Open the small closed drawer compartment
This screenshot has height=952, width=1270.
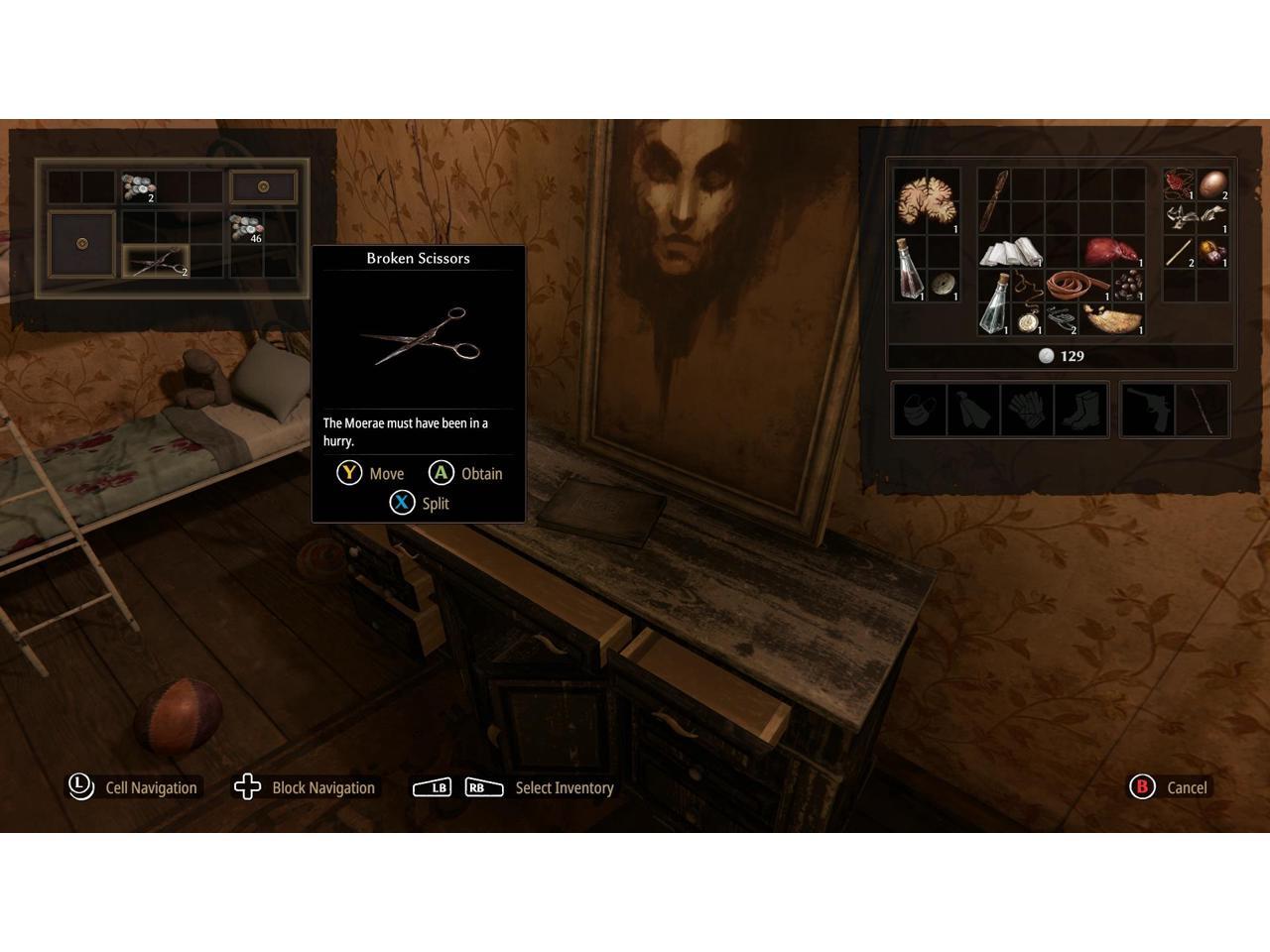click(263, 186)
